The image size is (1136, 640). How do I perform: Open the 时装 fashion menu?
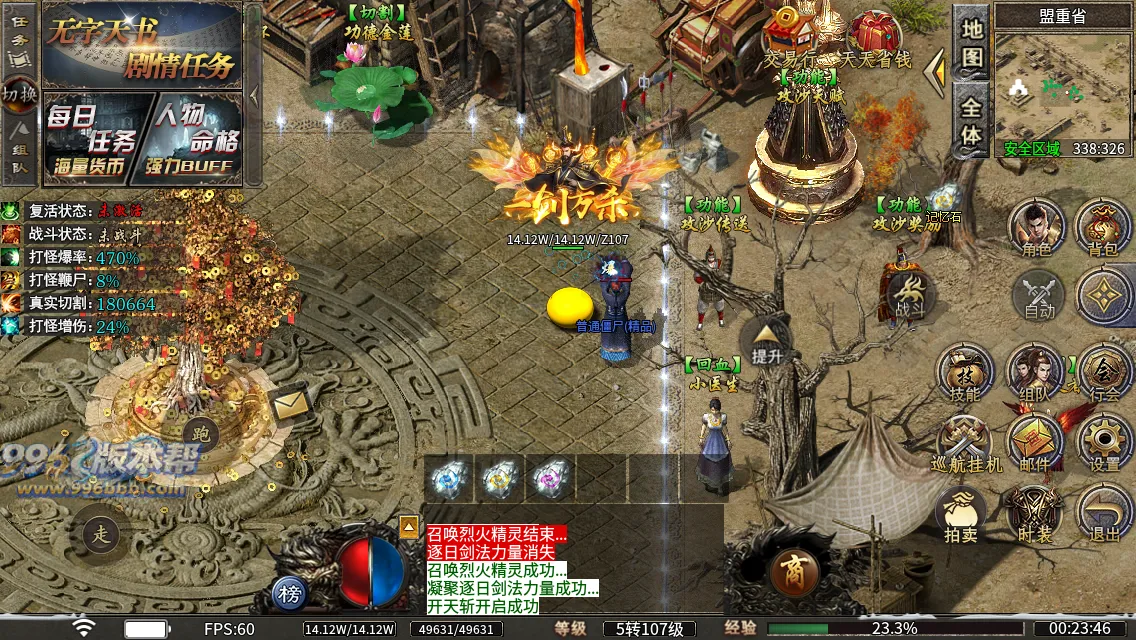pyautogui.click(x=1035, y=513)
